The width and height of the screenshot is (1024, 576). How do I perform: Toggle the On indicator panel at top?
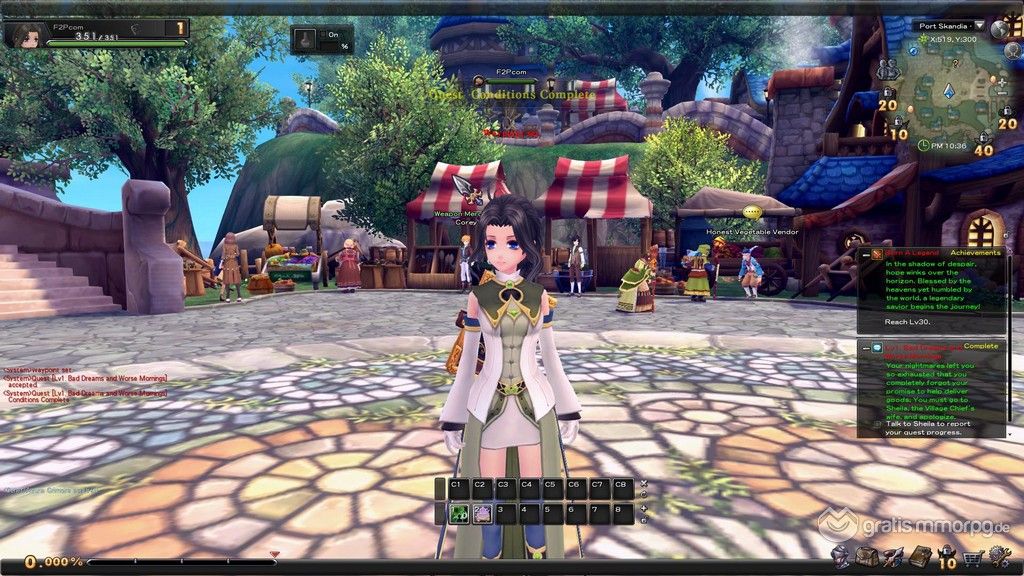point(322,40)
